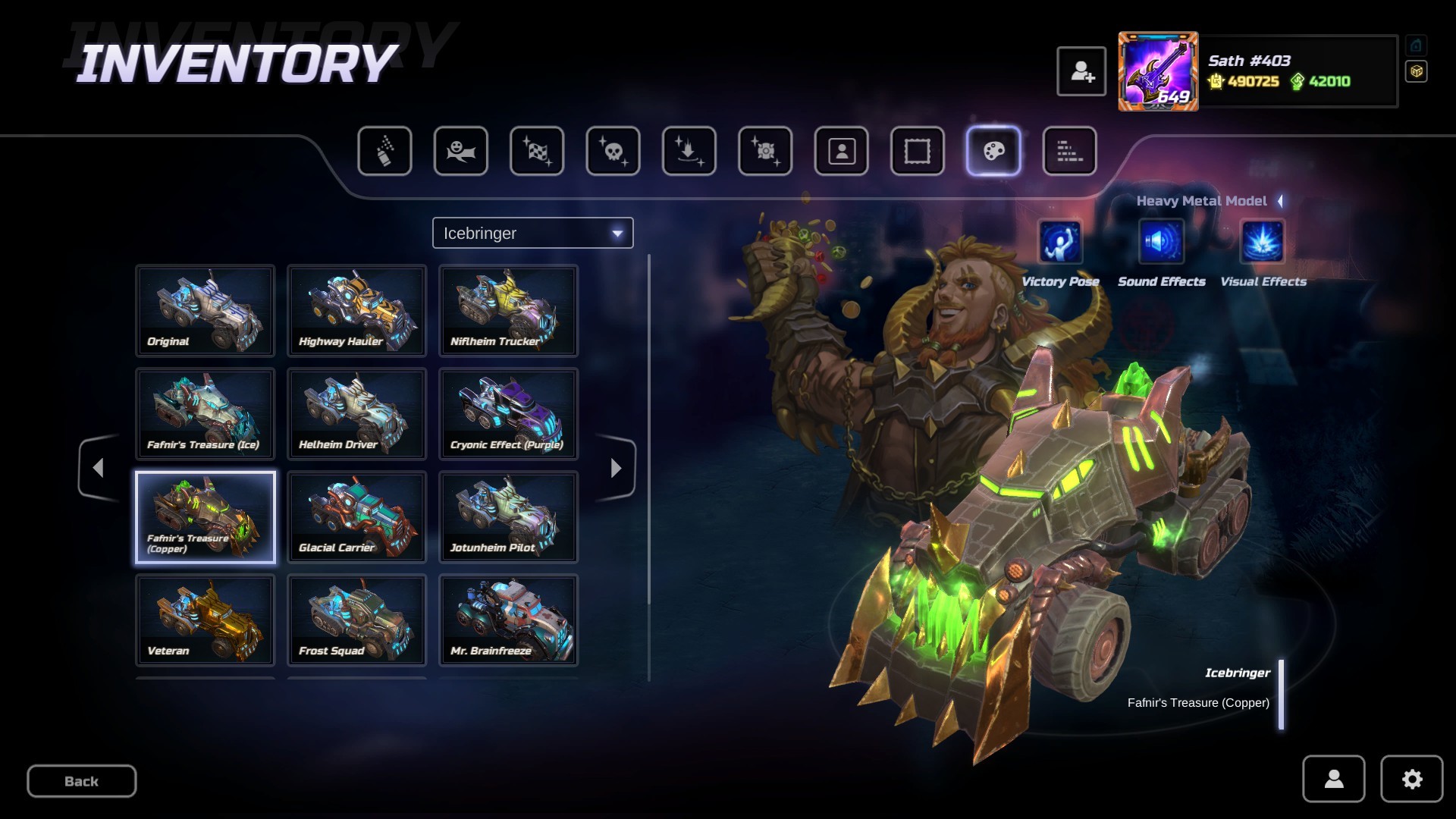
Task: Click the add friend button
Action: click(1082, 71)
